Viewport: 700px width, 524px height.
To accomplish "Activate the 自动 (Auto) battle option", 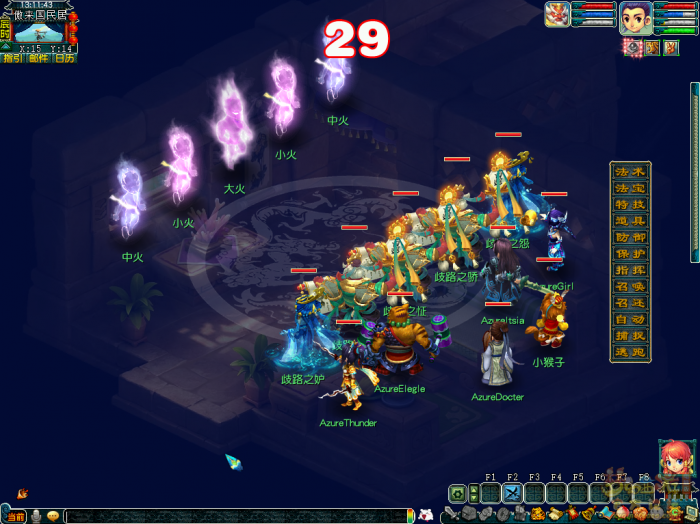I will click(630, 319).
